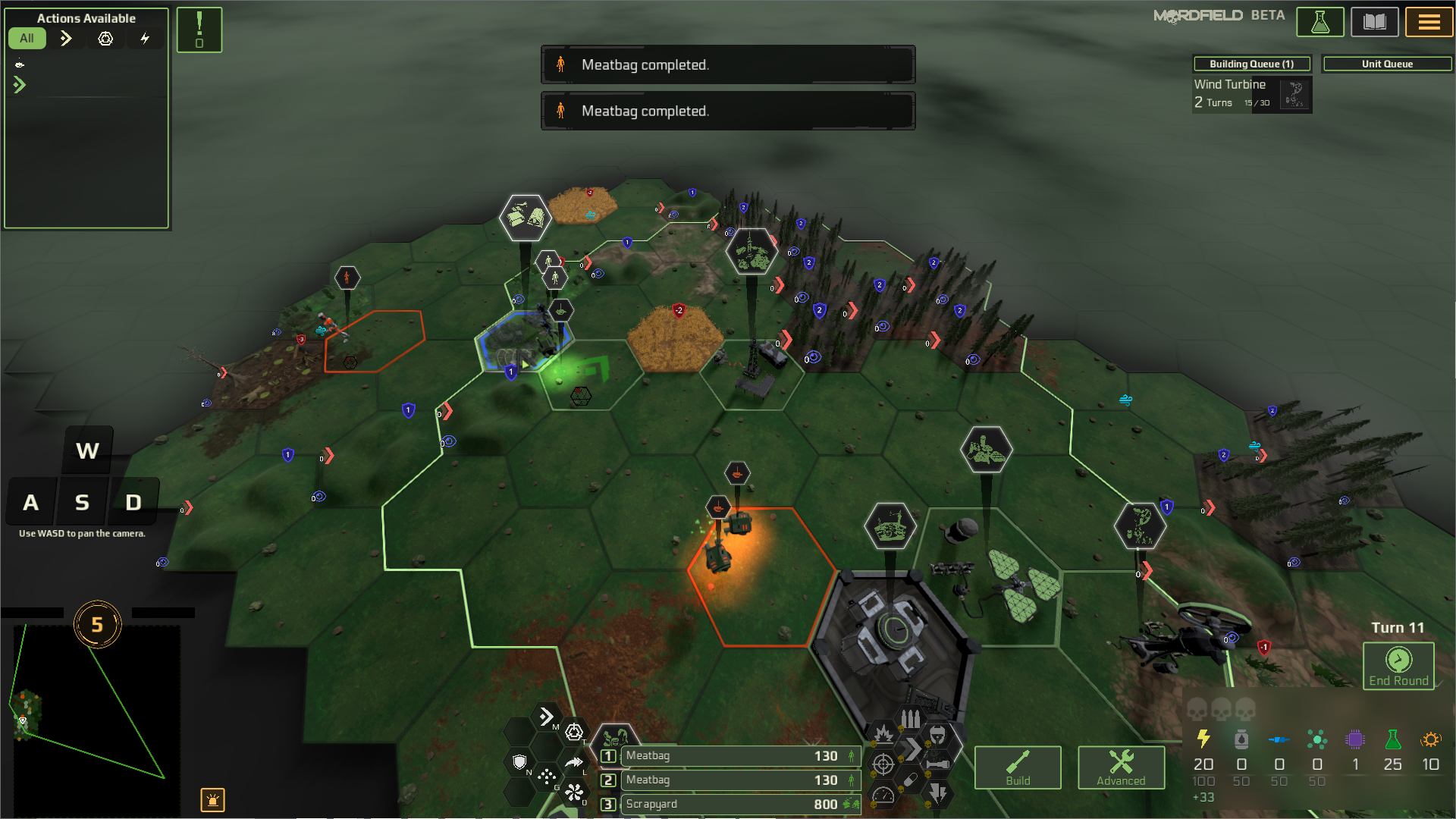Screen dimensions: 1456x819
Task: Open the Build menu
Action: pyautogui.click(x=1017, y=767)
